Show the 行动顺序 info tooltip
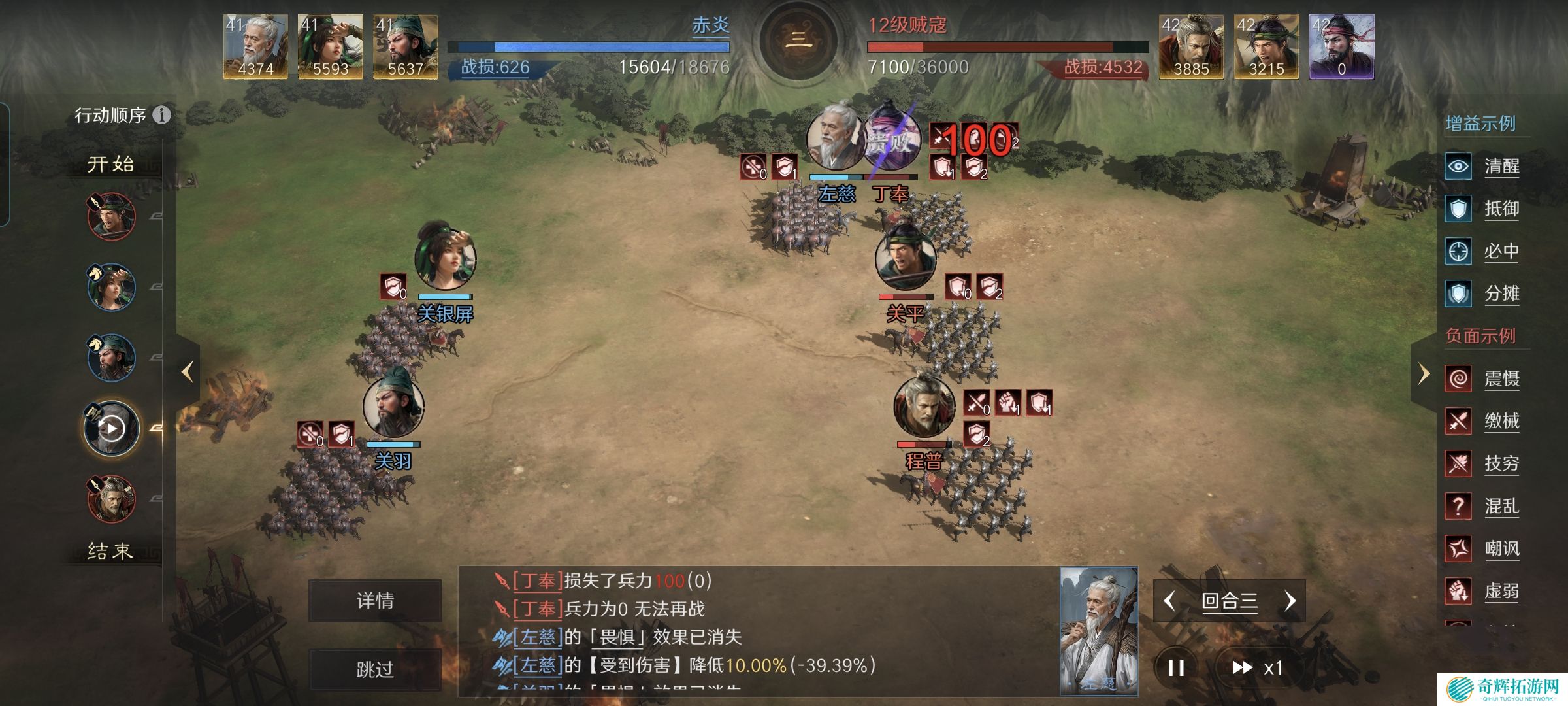 tap(161, 115)
